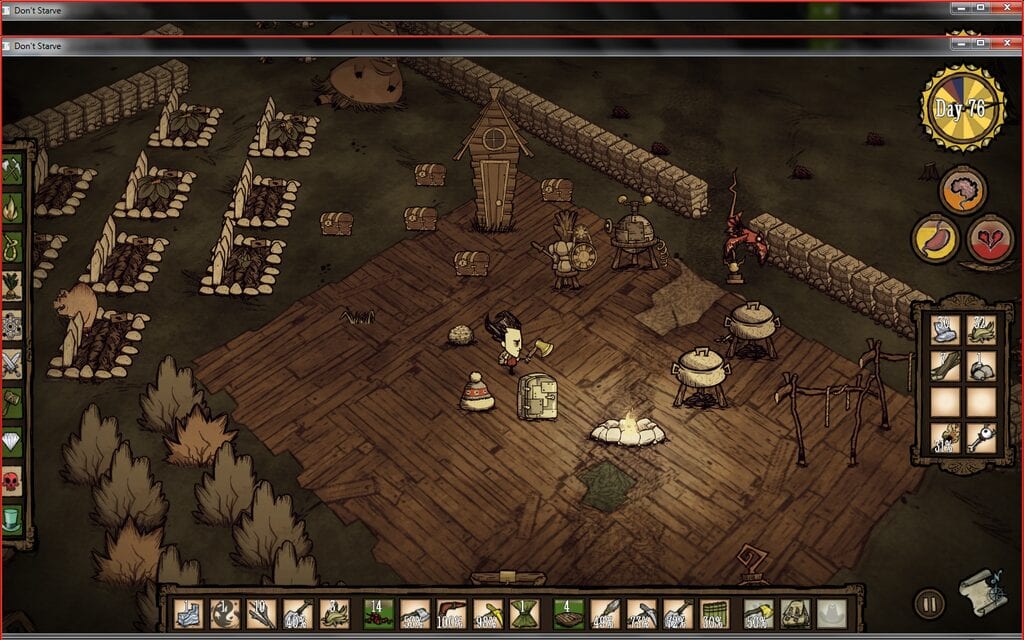Select the rocks in the backpack
The image size is (1024, 640).
coord(982,365)
